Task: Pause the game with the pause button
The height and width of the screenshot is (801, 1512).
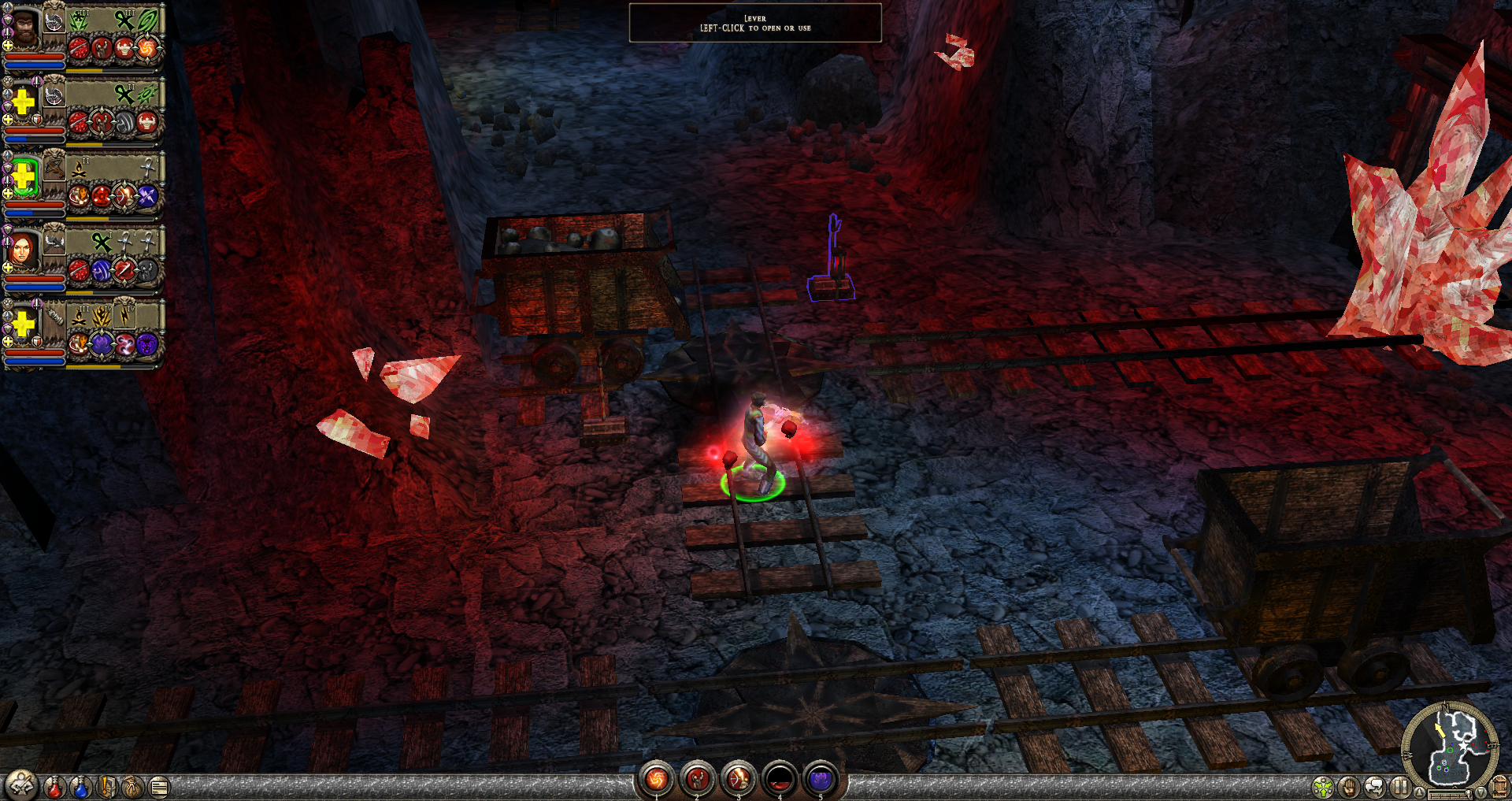Action: pos(1400,787)
